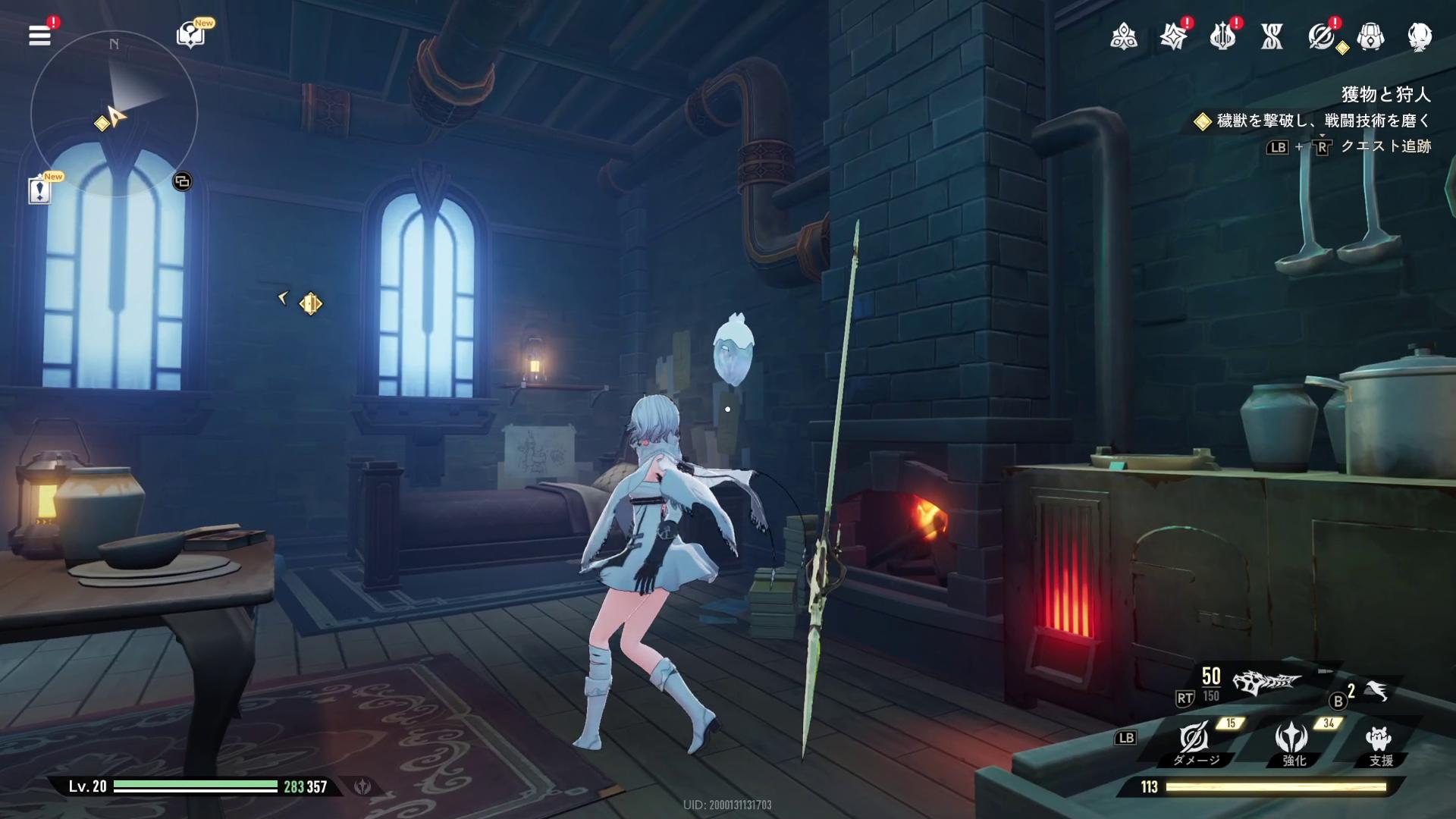This screenshot has width=1456, height=819.
Task: Activate the 支援 support skill
Action: (x=1379, y=740)
